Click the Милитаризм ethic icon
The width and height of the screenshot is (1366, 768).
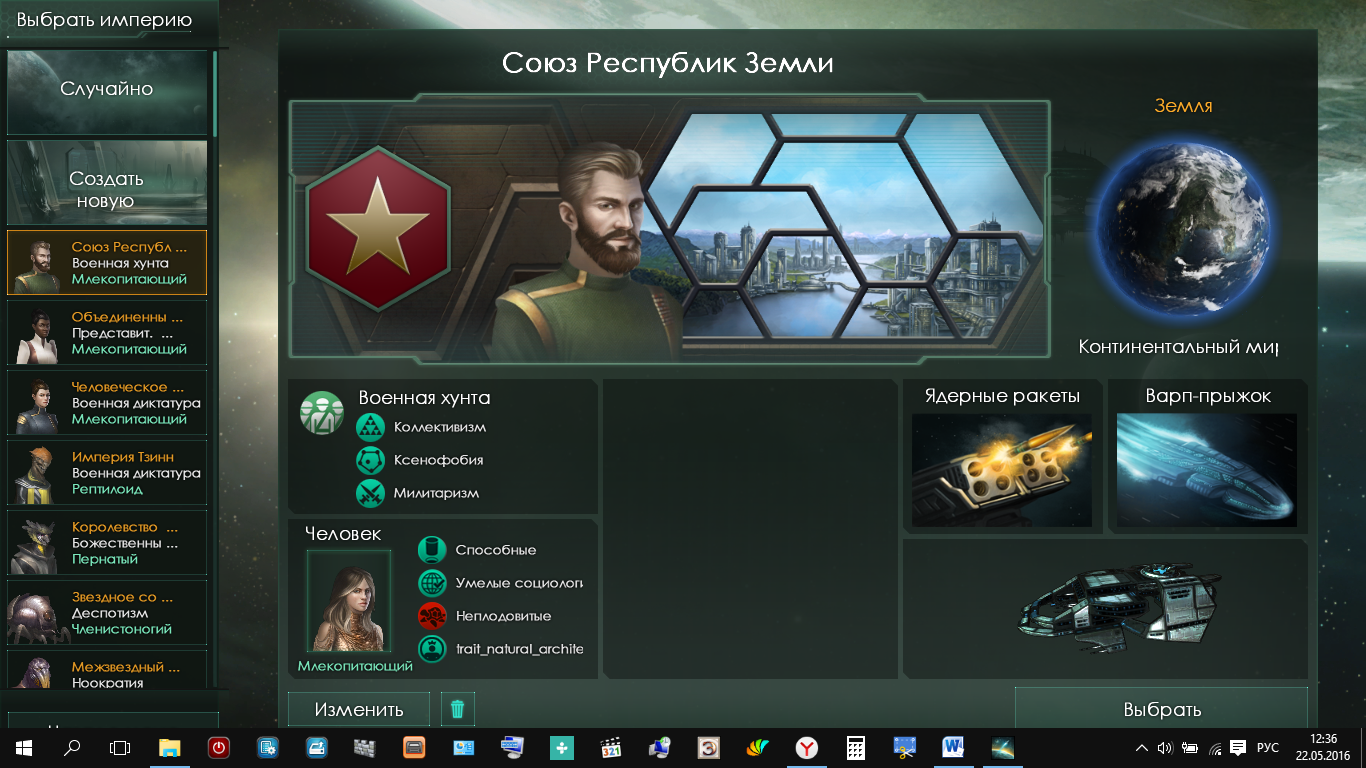[x=371, y=493]
